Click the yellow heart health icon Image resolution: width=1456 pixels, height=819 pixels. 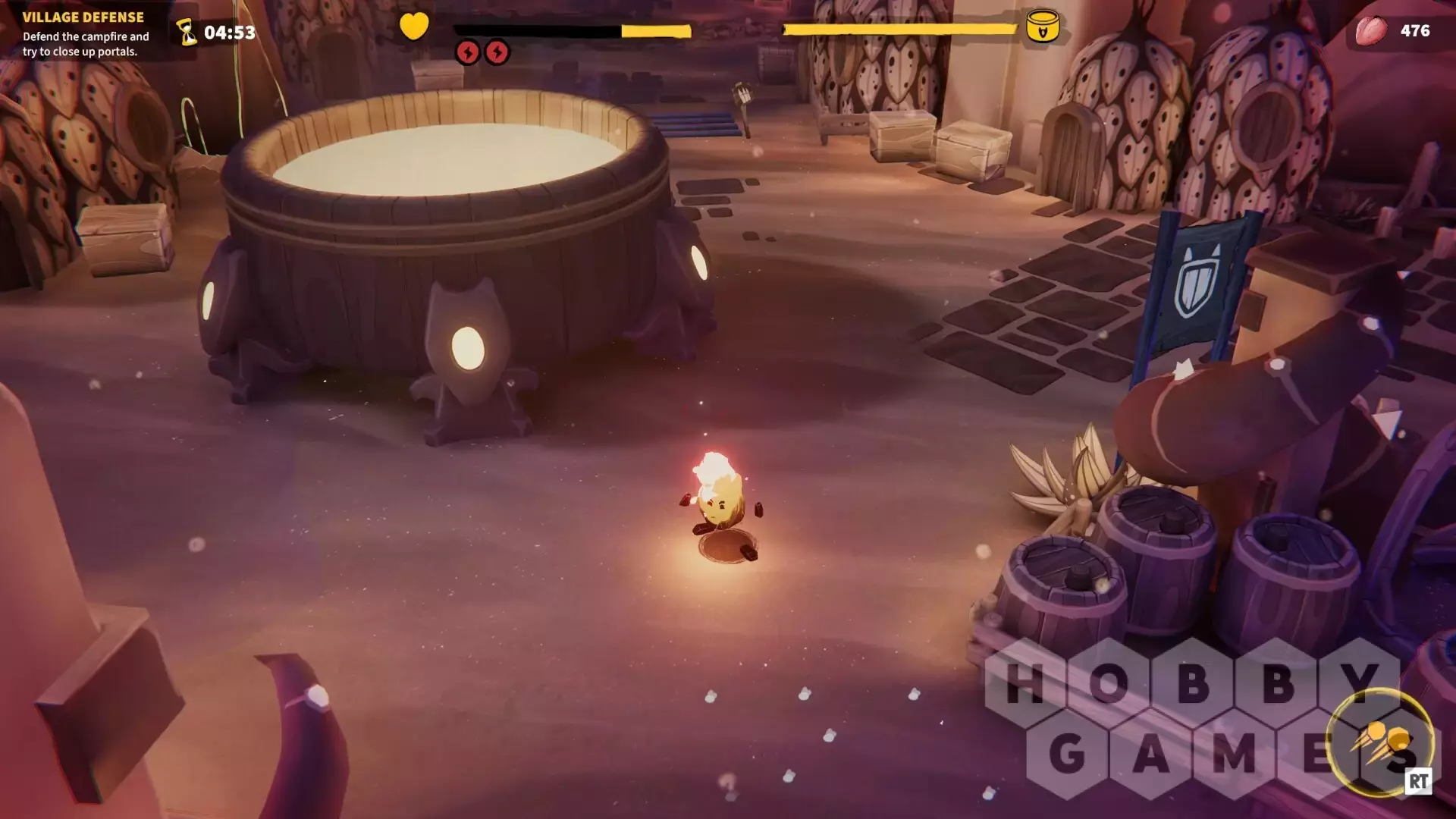pyautogui.click(x=414, y=27)
